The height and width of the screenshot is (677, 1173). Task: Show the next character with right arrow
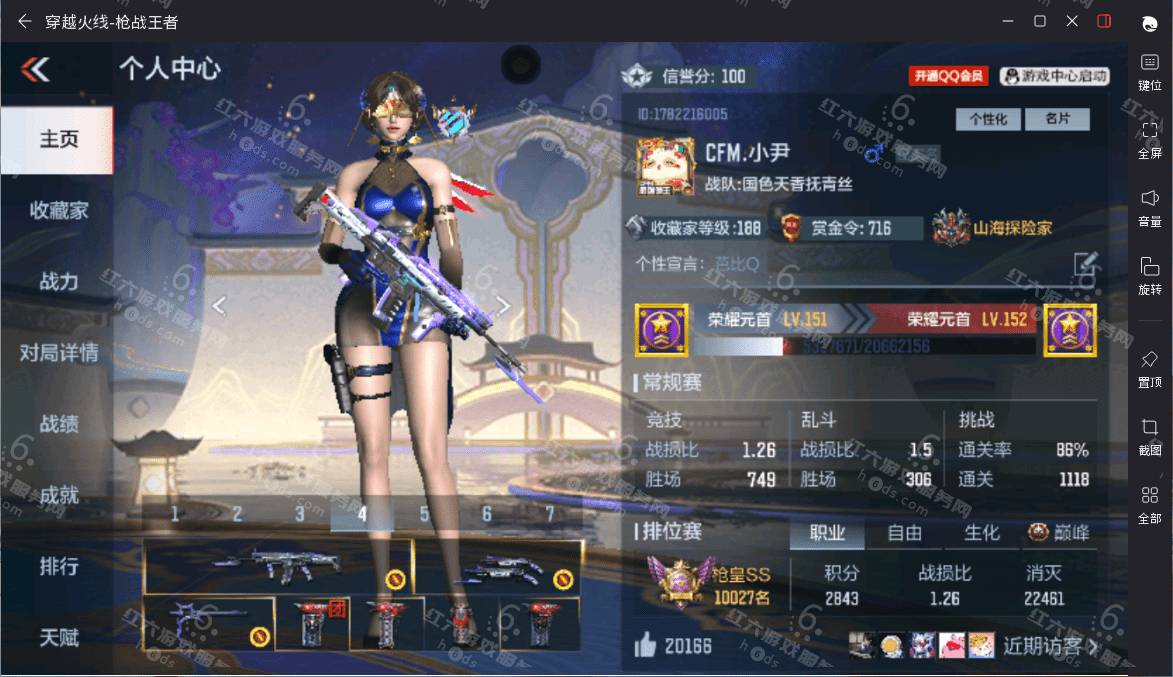point(504,306)
